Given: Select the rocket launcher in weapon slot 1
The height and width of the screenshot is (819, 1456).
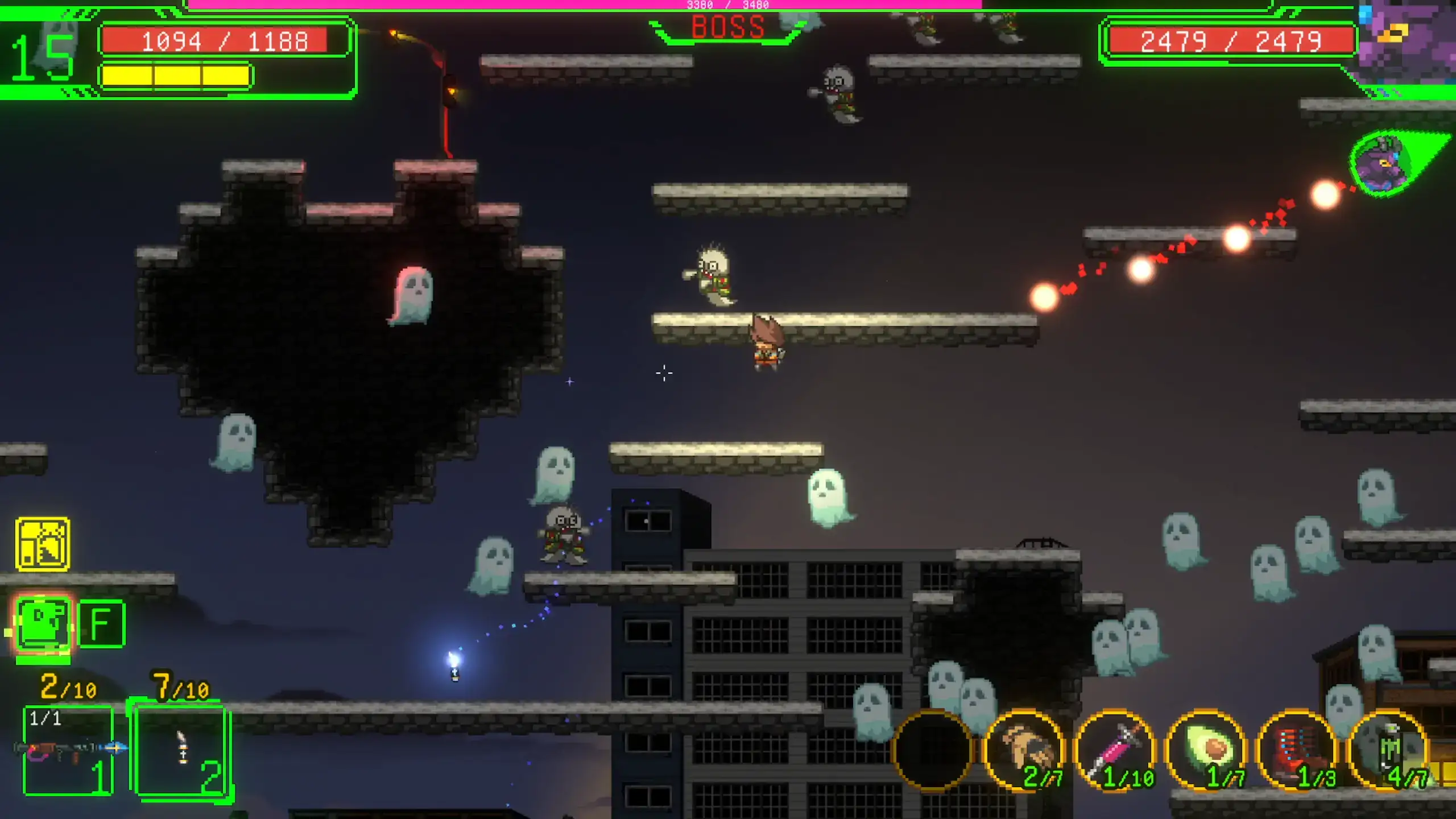Looking at the screenshot, I should click(x=68, y=750).
